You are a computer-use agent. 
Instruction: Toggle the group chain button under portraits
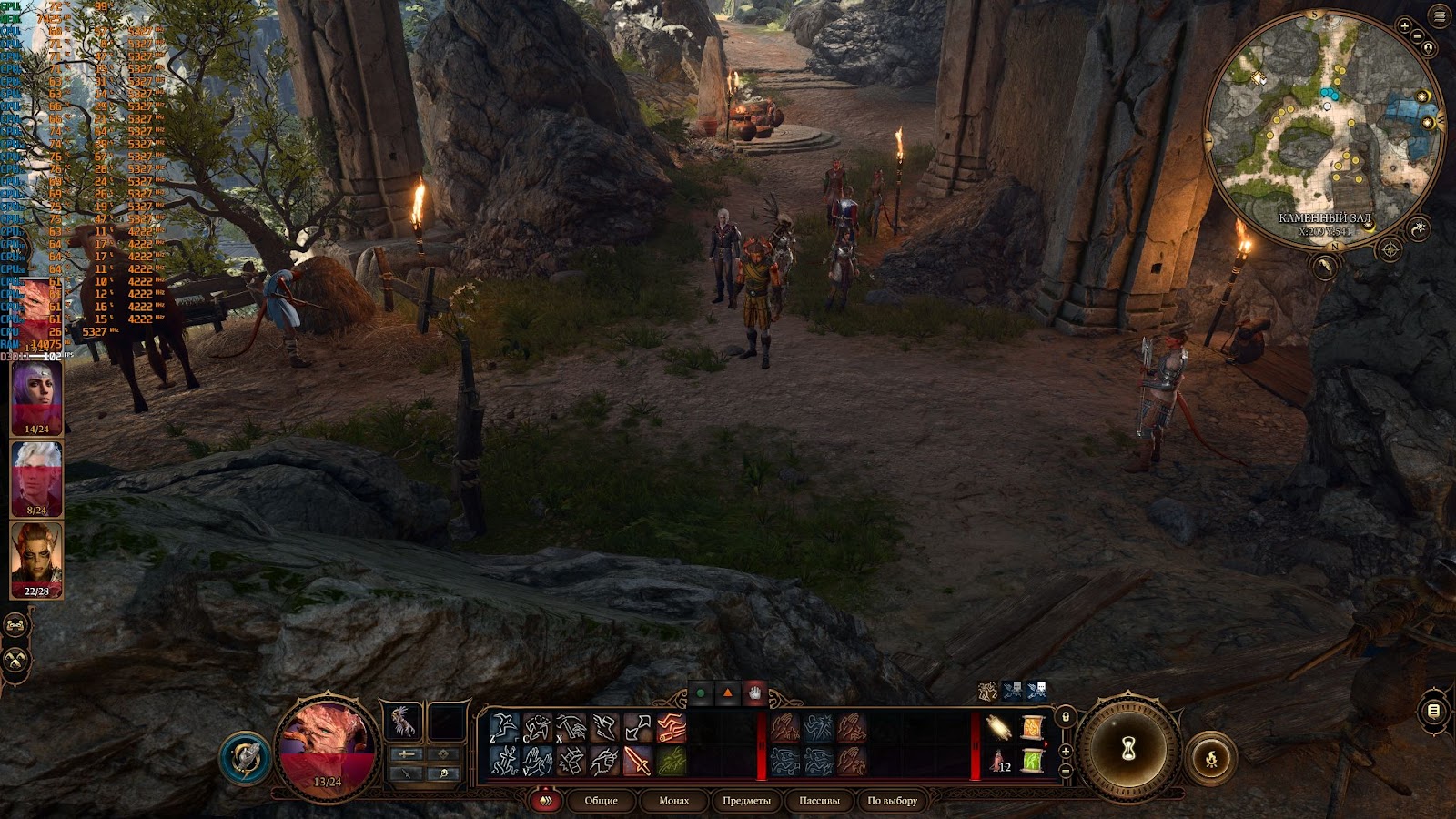pos(16,626)
